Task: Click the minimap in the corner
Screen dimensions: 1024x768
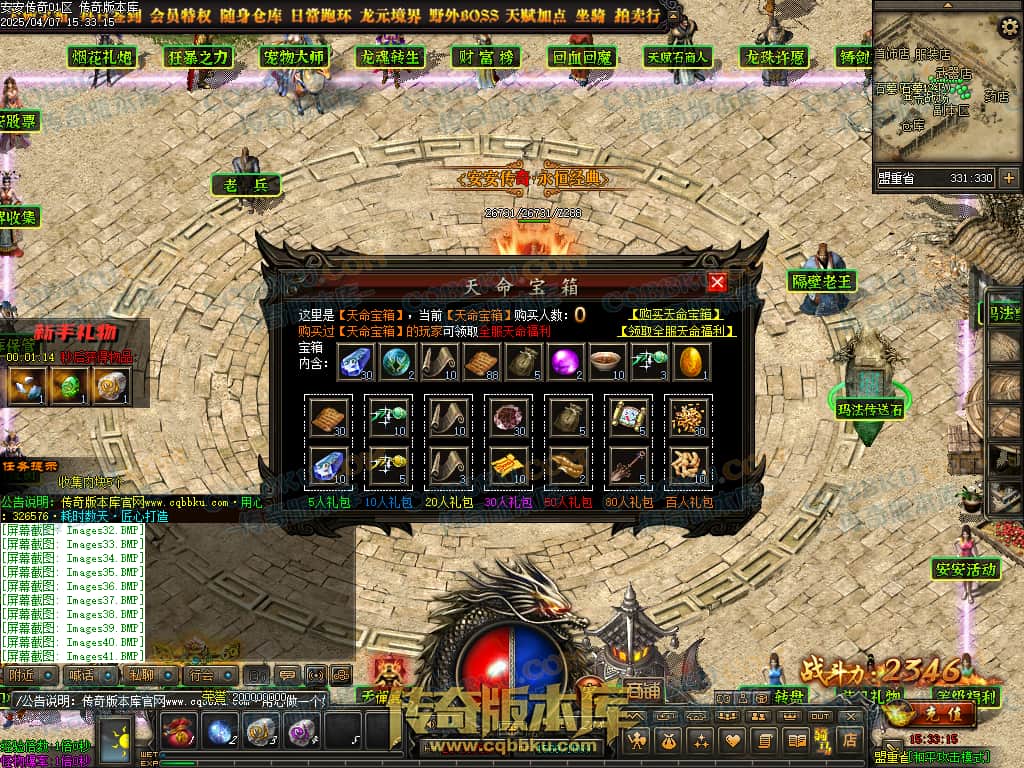Action: (x=935, y=90)
